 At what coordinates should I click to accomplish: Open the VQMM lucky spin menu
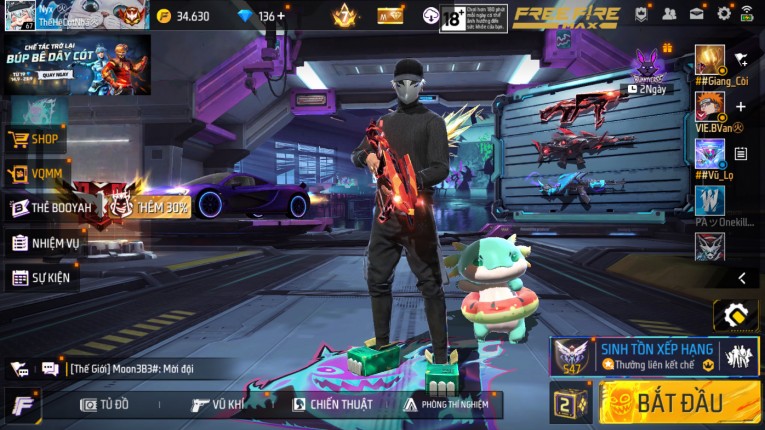click(36, 174)
